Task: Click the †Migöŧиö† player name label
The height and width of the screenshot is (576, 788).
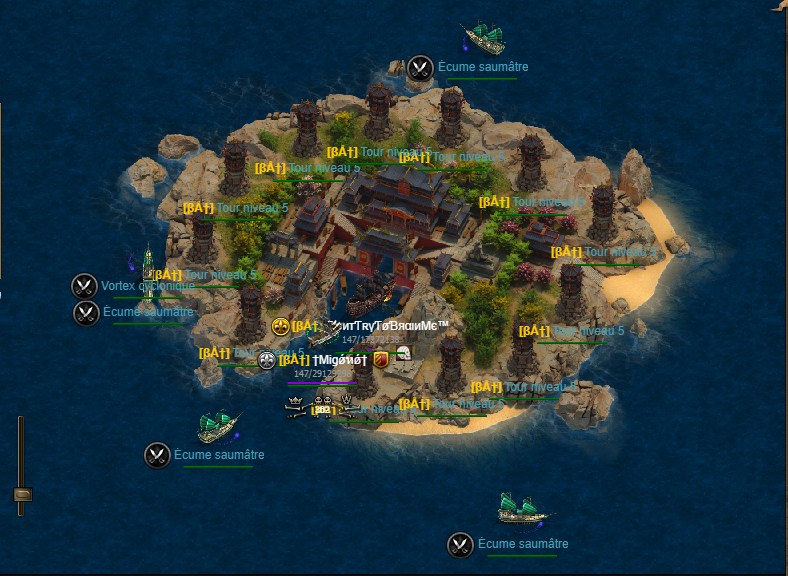Action: pyautogui.click(x=340, y=360)
